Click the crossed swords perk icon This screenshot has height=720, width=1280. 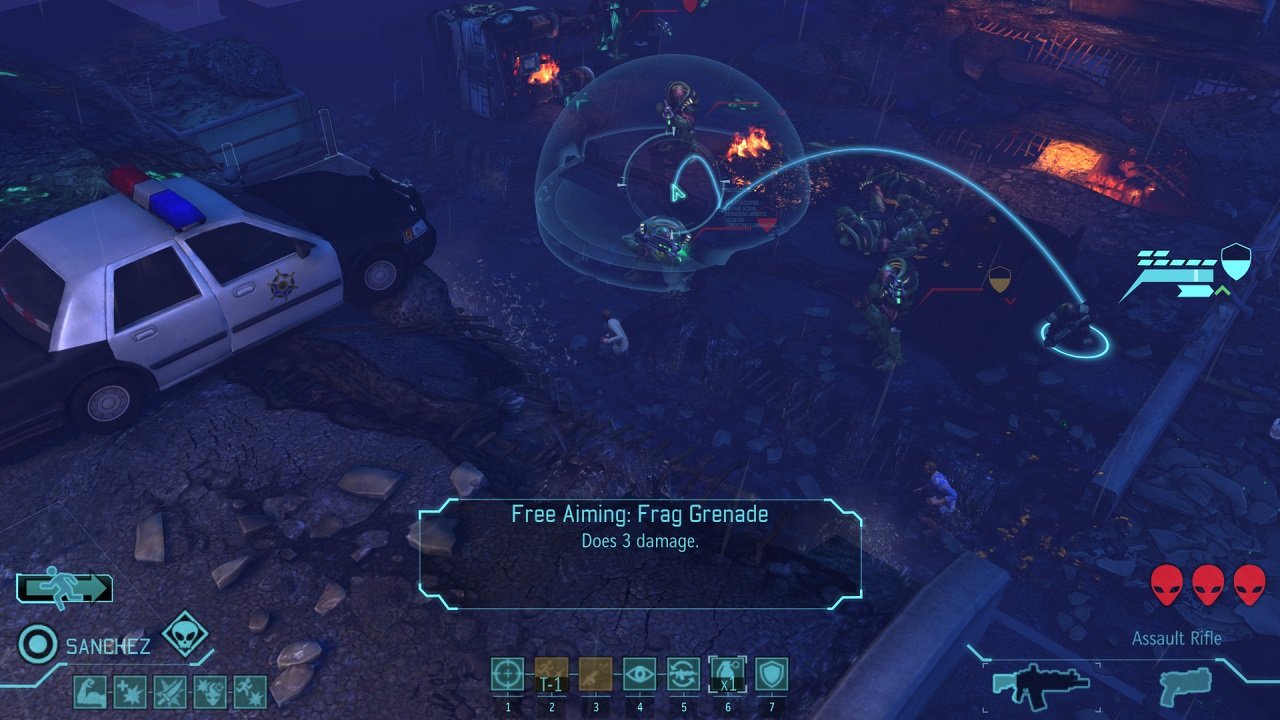[x=171, y=691]
